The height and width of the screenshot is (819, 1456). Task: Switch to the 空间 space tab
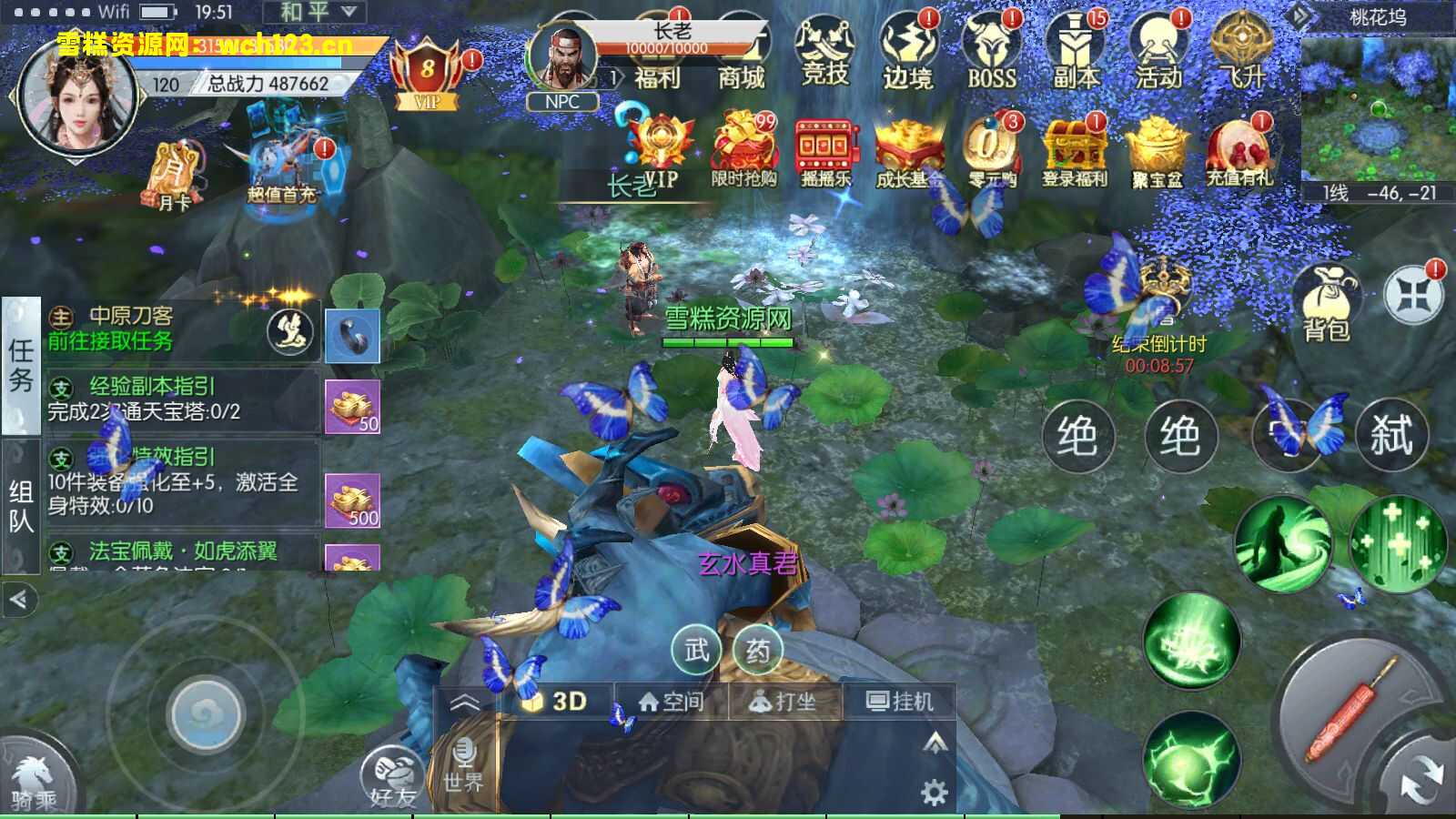(x=674, y=702)
